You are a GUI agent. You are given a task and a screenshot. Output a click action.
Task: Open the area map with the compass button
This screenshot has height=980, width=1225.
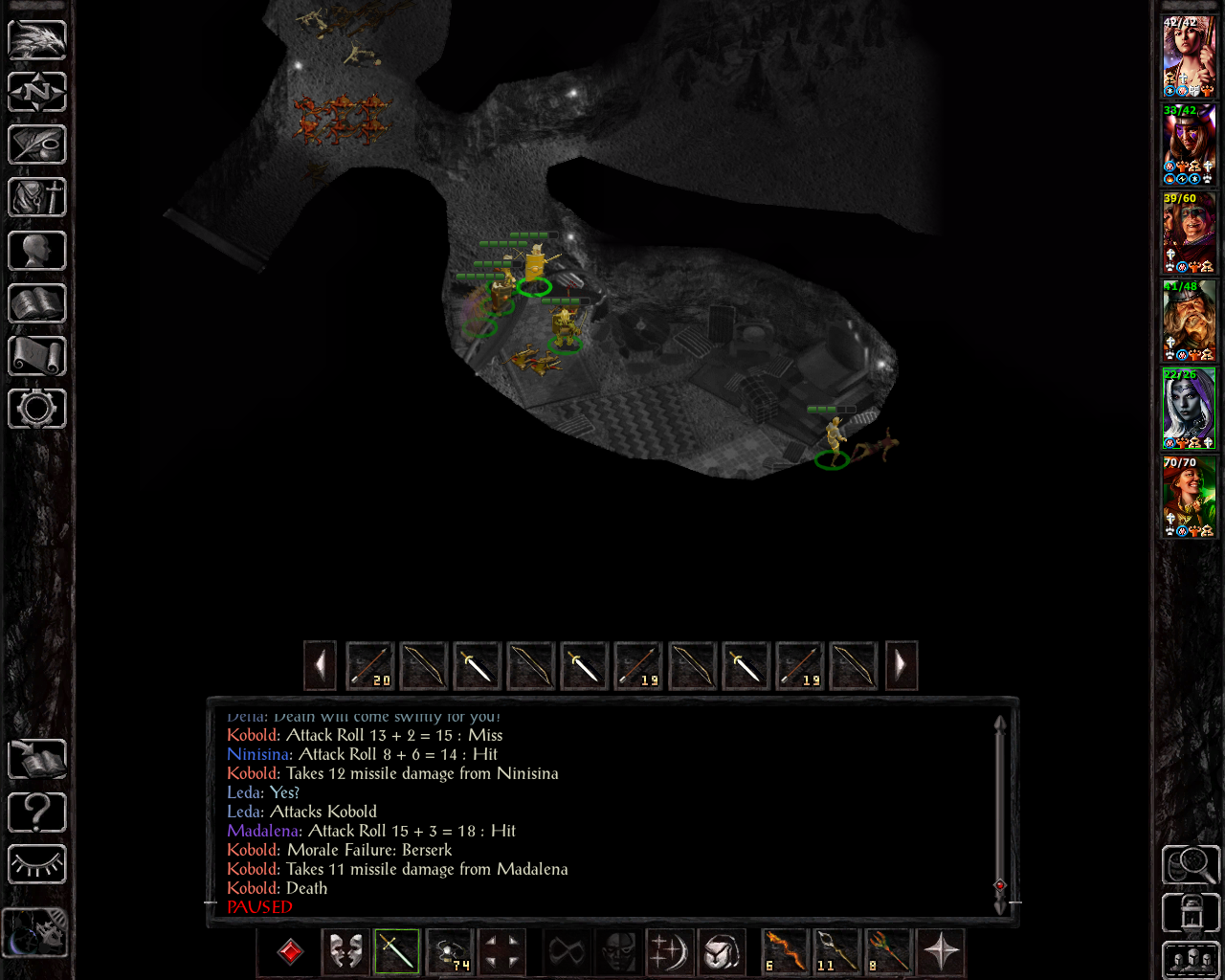point(37,93)
